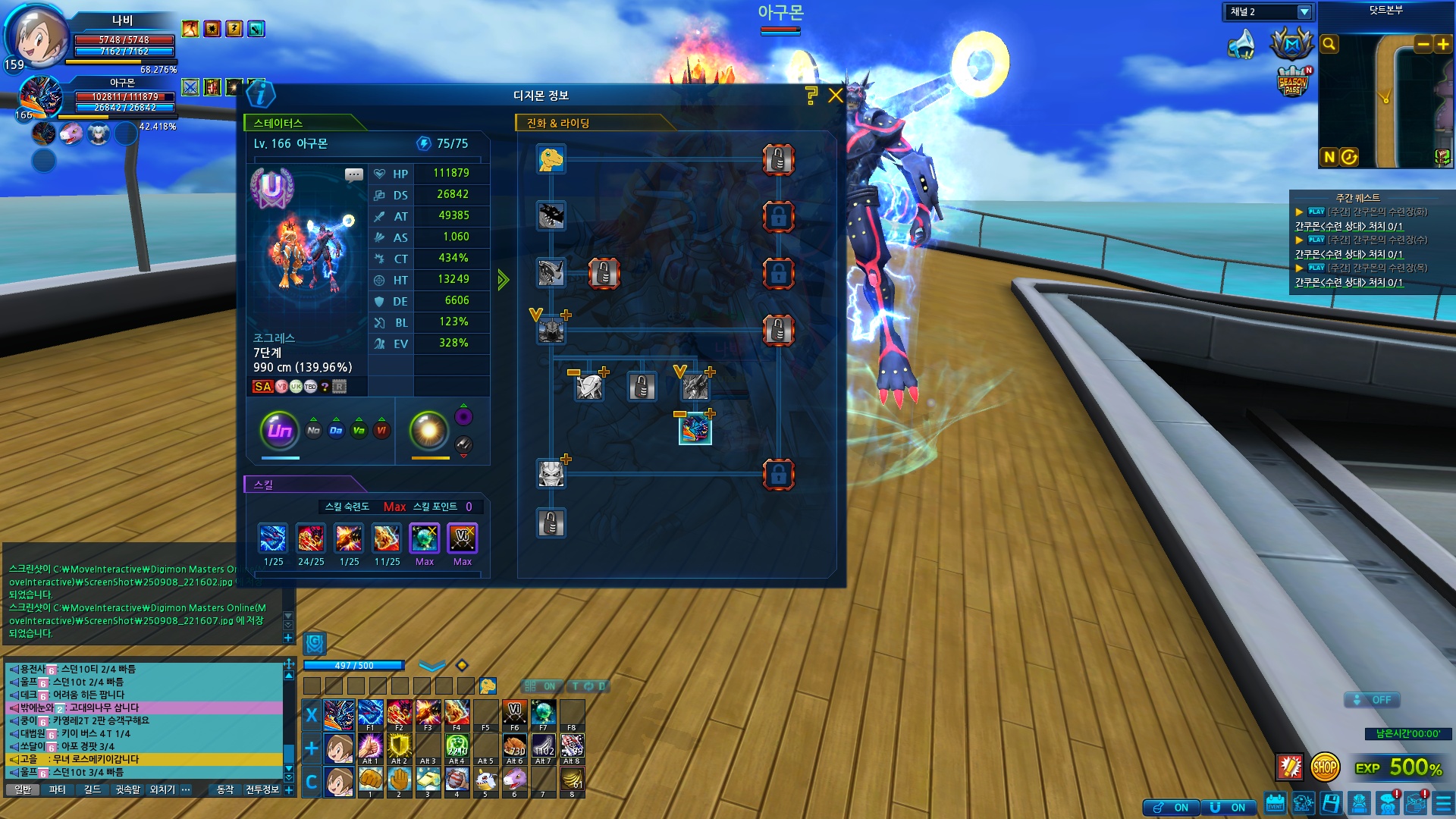Screen dimensions: 1456x819
Task: Open the gold SHOP coin button
Action: (x=1325, y=767)
